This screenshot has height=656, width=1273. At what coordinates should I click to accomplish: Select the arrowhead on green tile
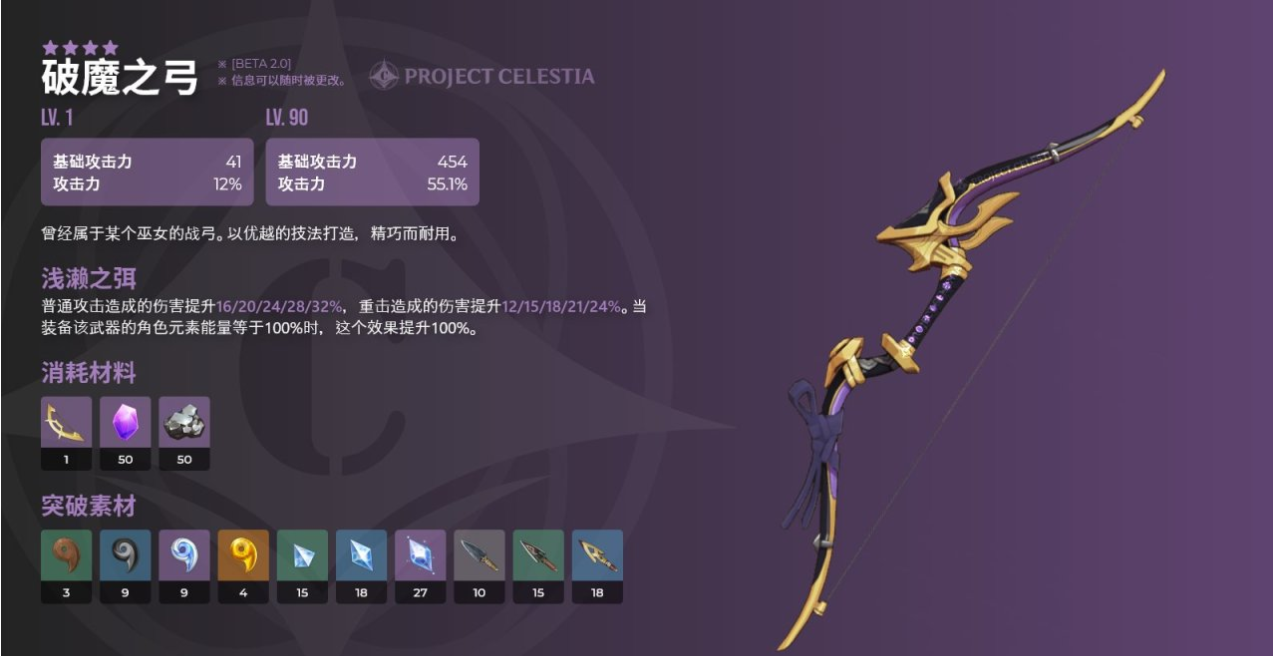point(538,555)
